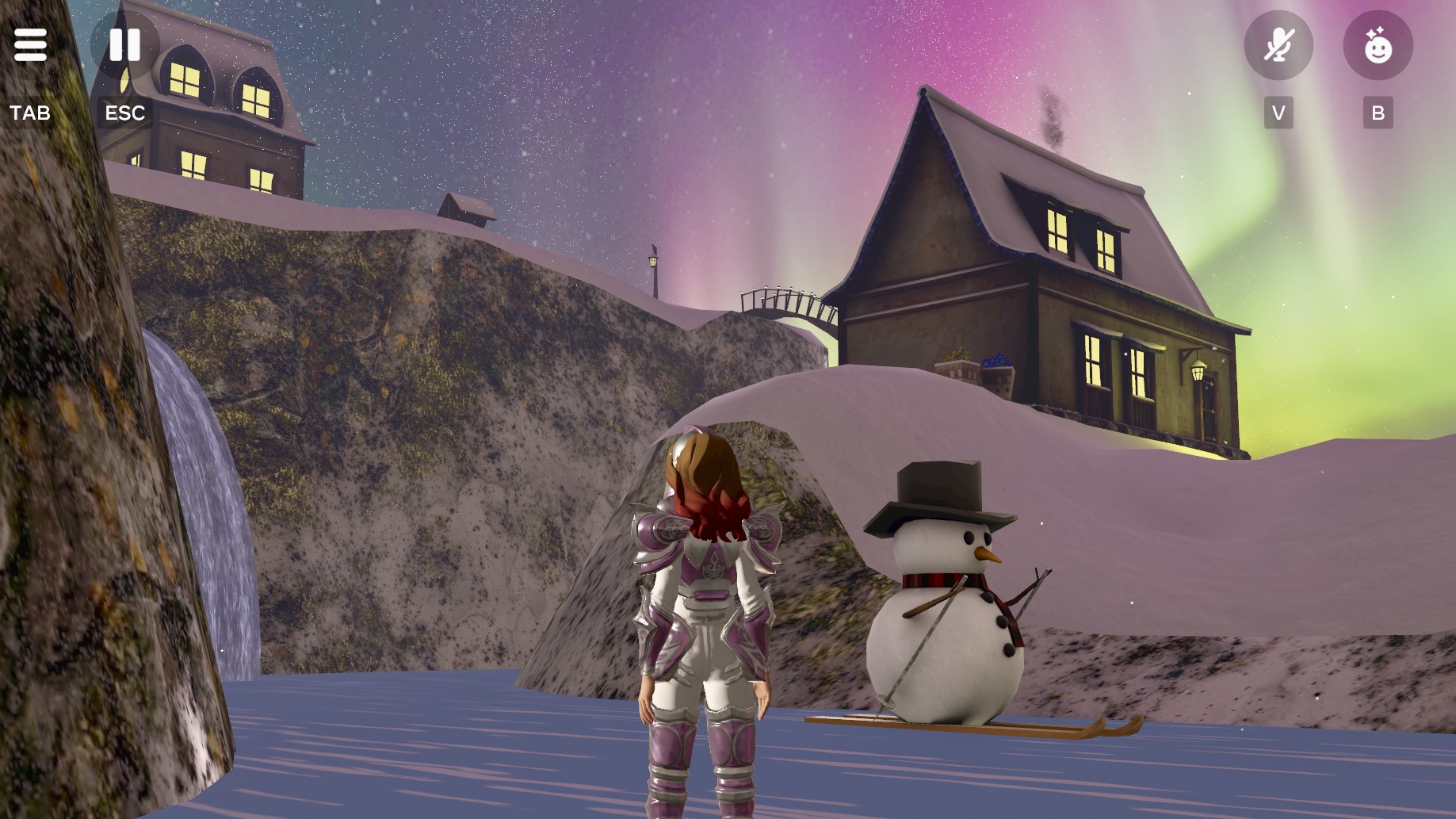Open the emote smiley face button

click(1378, 45)
